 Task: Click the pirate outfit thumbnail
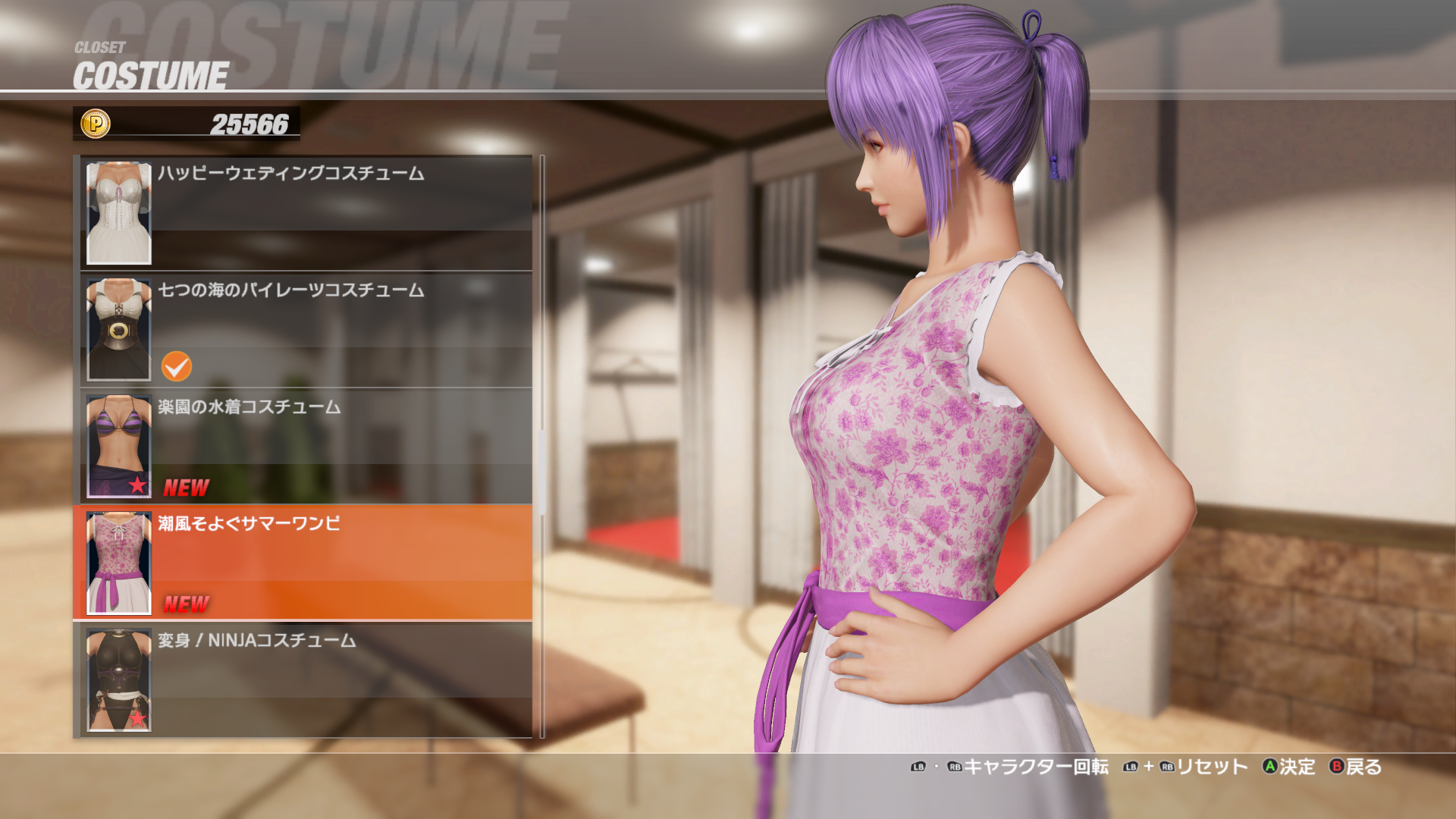119,330
